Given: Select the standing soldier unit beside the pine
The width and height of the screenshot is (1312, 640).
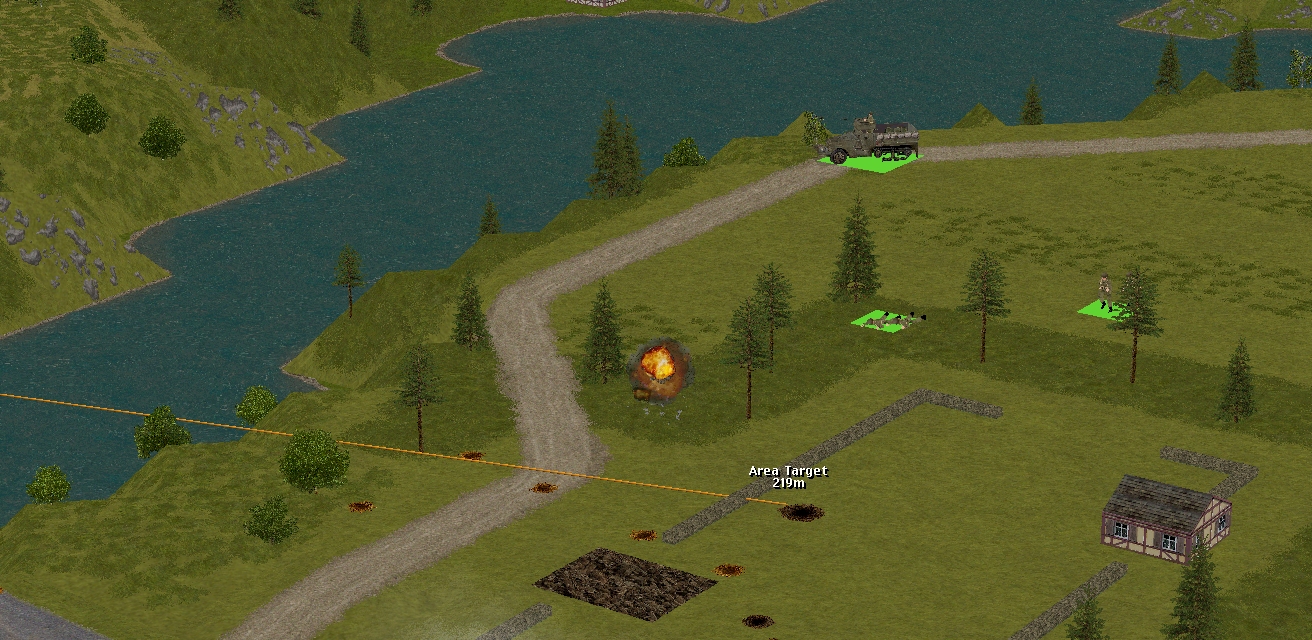Looking at the screenshot, I should click(x=1104, y=293).
